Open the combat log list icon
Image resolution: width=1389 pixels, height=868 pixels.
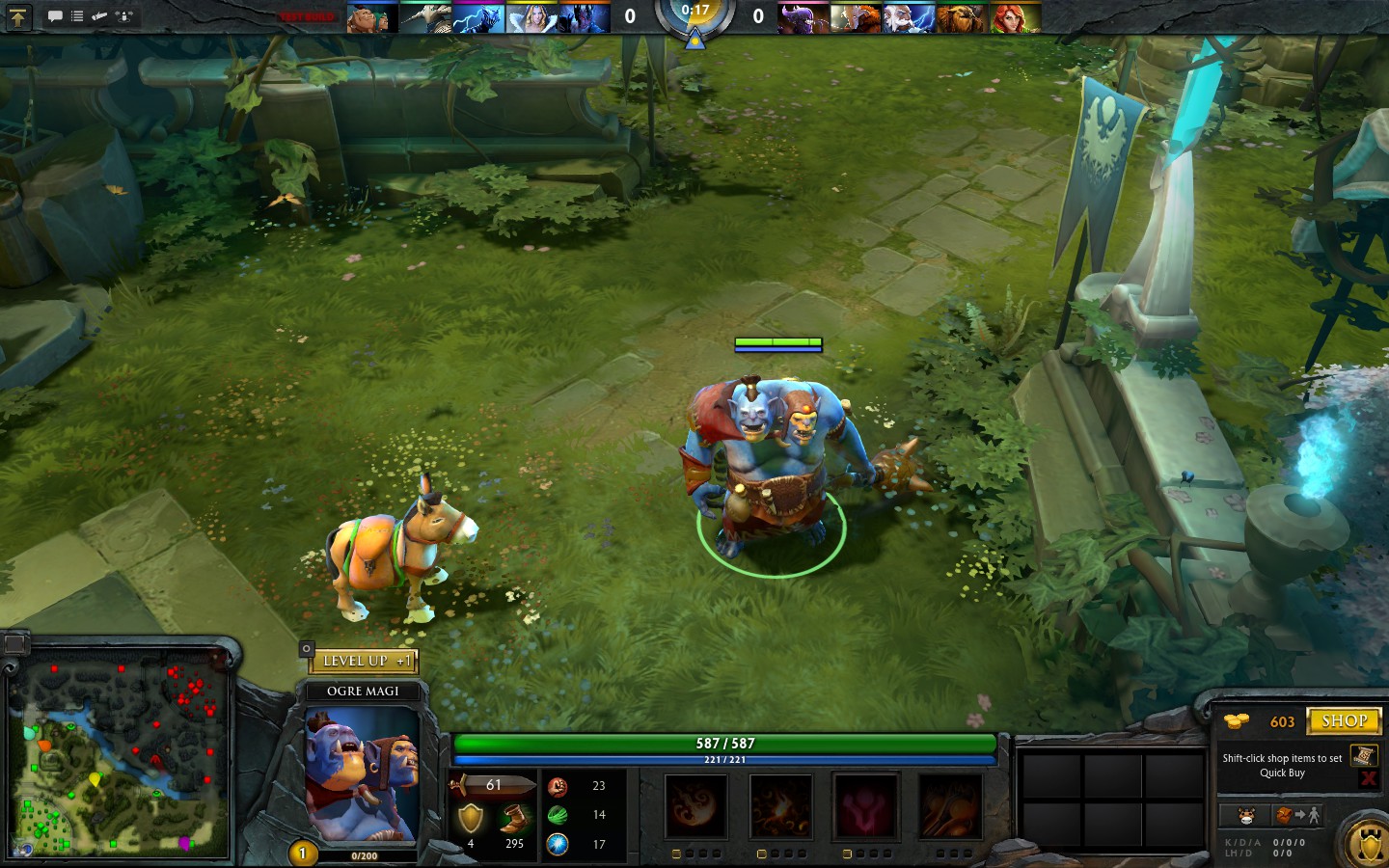77,15
